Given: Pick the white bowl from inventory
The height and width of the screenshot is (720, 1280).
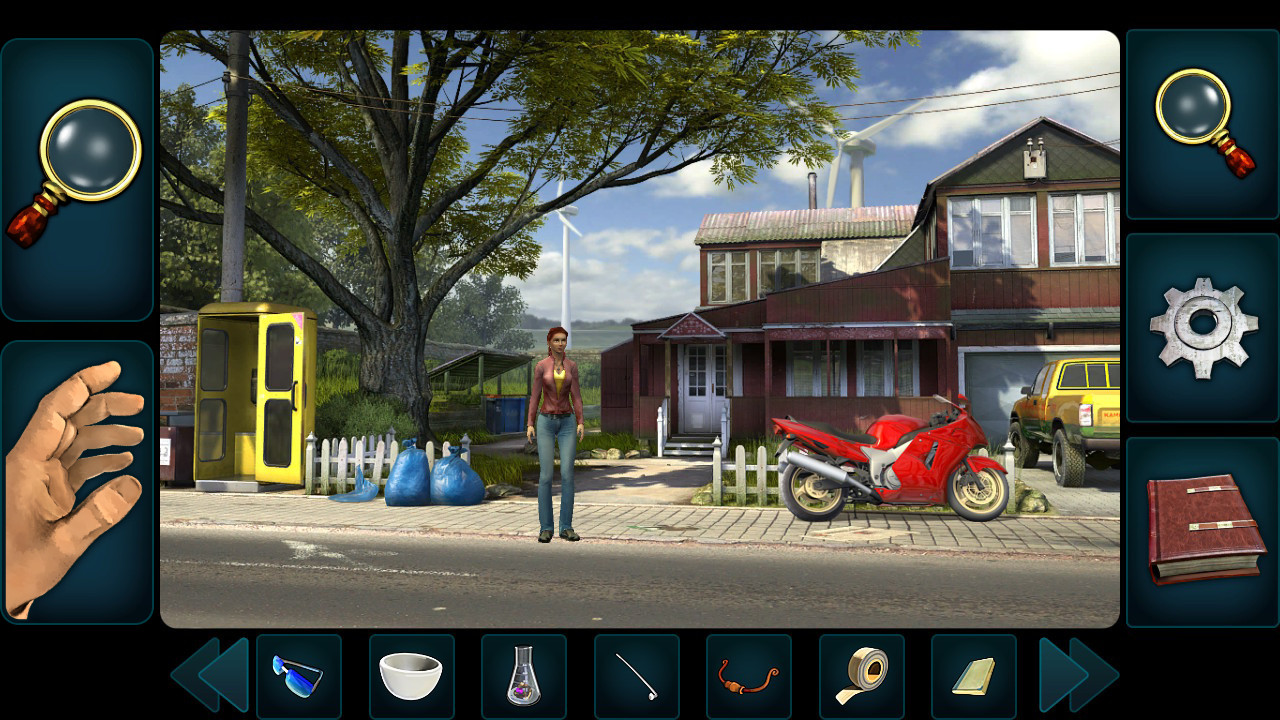Looking at the screenshot, I should point(411,676).
